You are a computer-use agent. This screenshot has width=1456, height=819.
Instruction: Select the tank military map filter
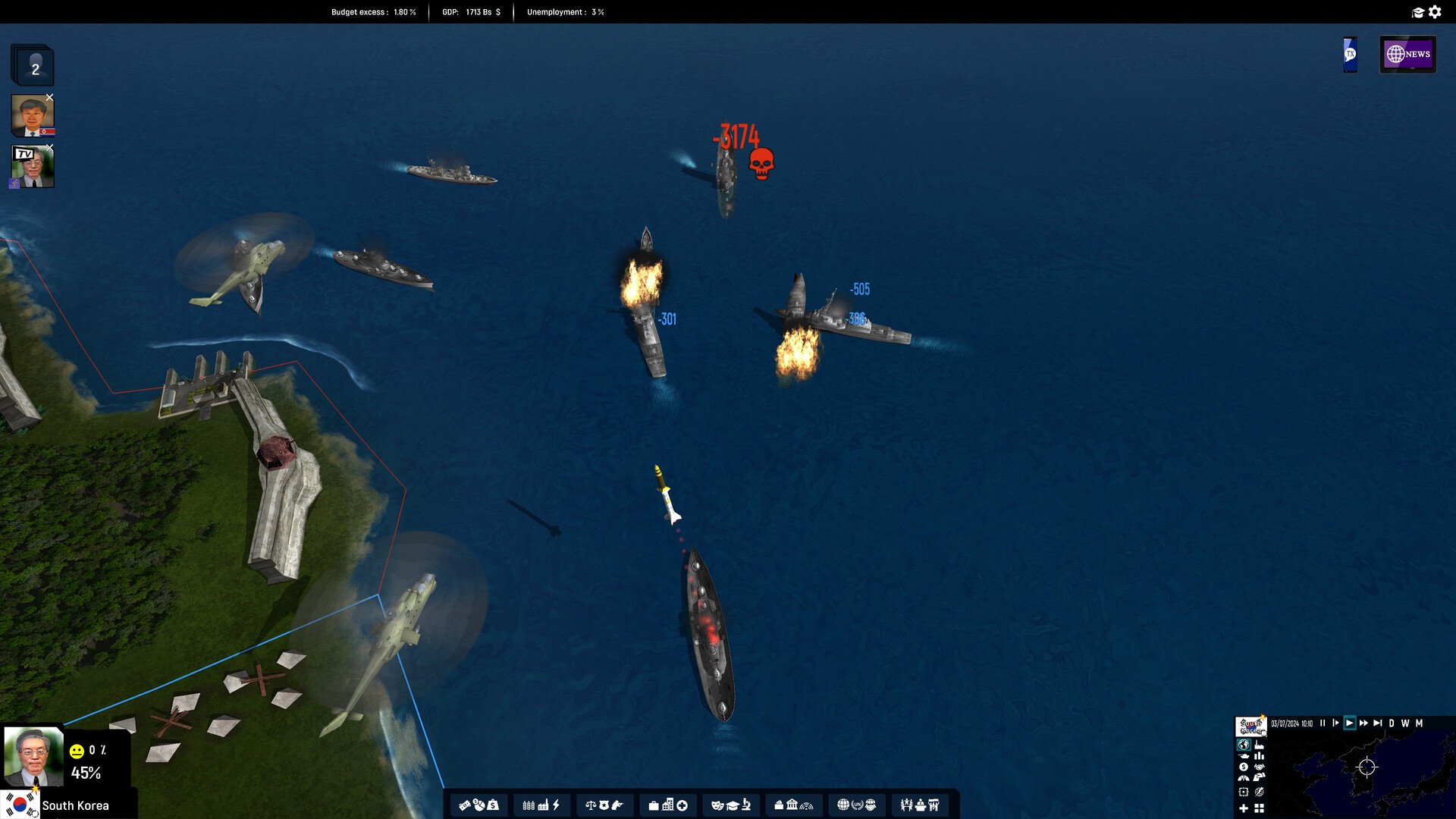[x=1244, y=756]
